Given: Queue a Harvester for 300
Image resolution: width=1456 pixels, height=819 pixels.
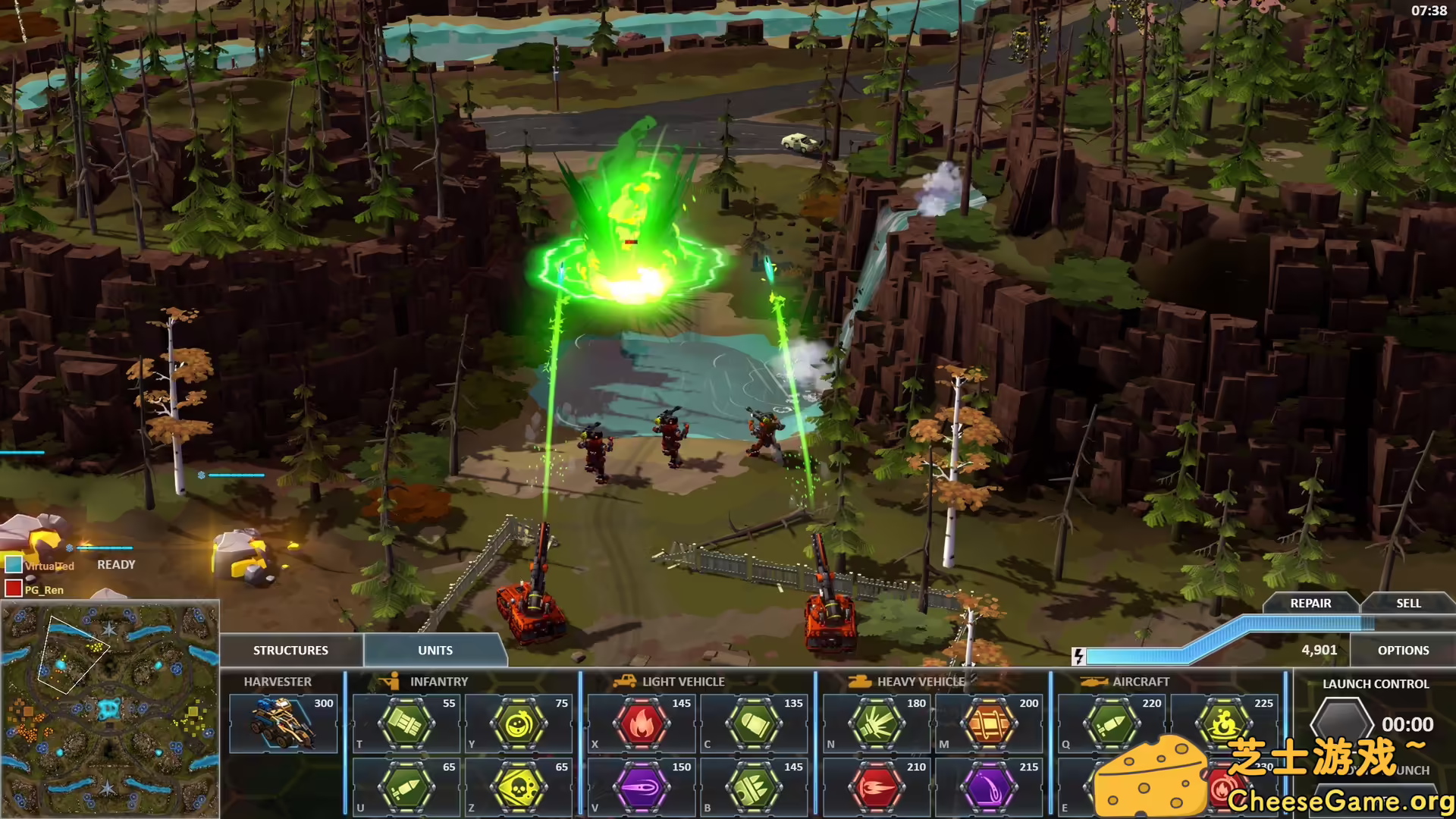Looking at the screenshot, I should 283,723.
